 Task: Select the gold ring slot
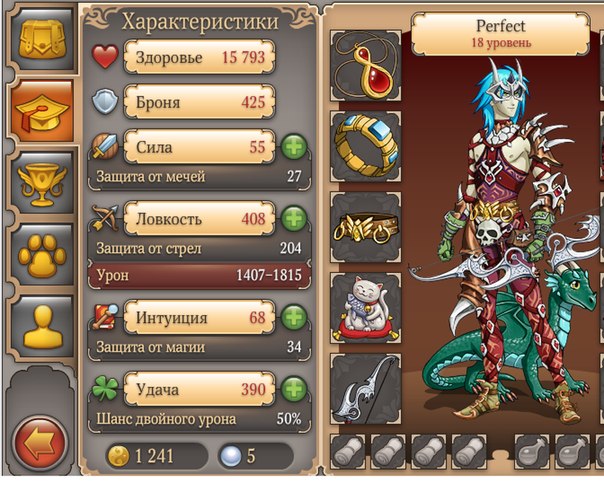tap(366, 144)
